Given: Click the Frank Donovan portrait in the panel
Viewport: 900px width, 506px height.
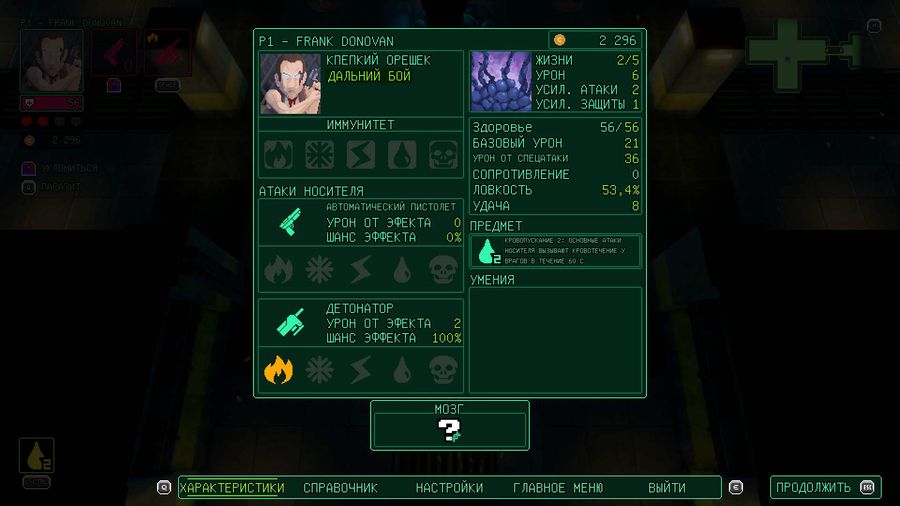Looking at the screenshot, I should point(290,83).
